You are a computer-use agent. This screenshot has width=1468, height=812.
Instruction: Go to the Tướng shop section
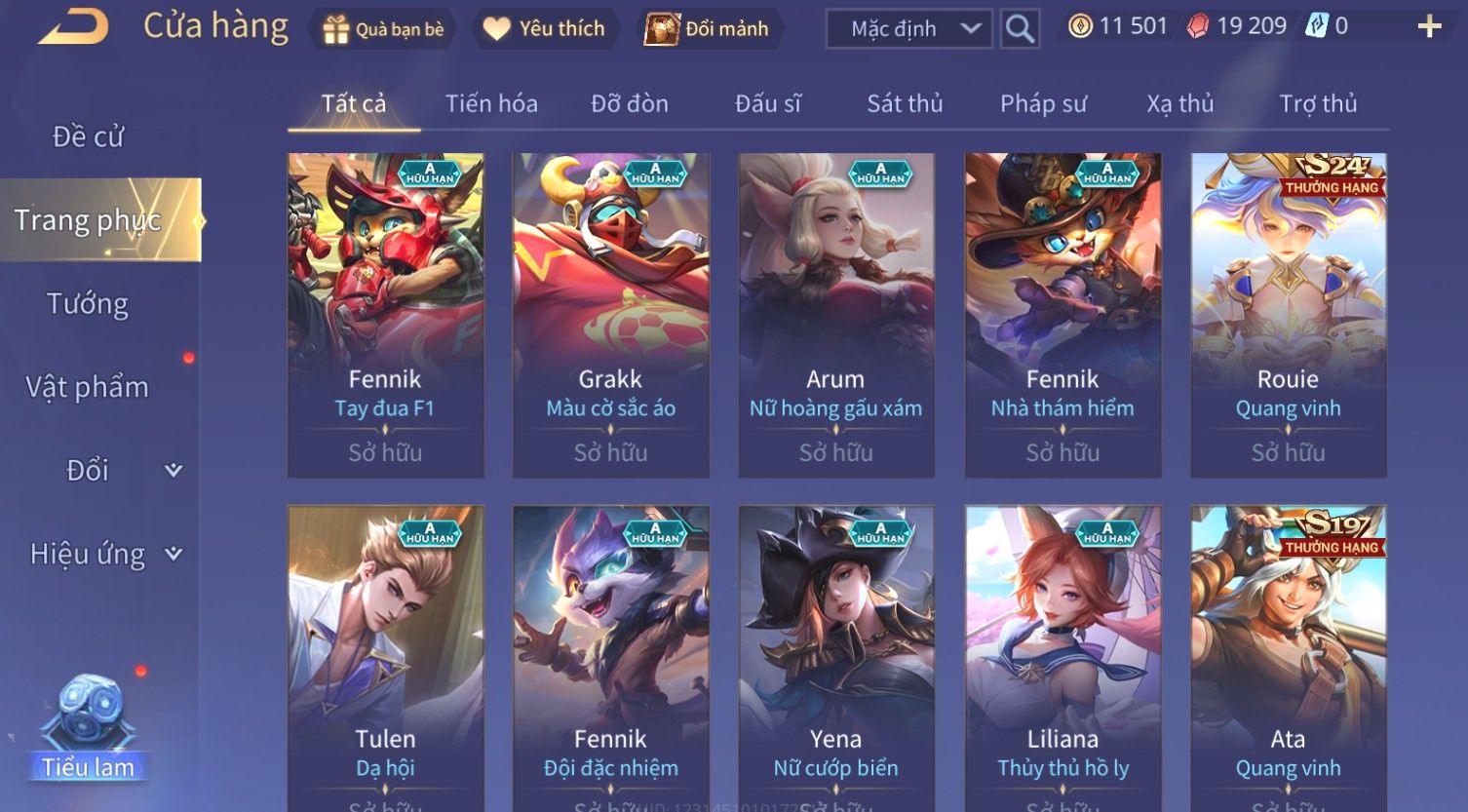(88, 304)
